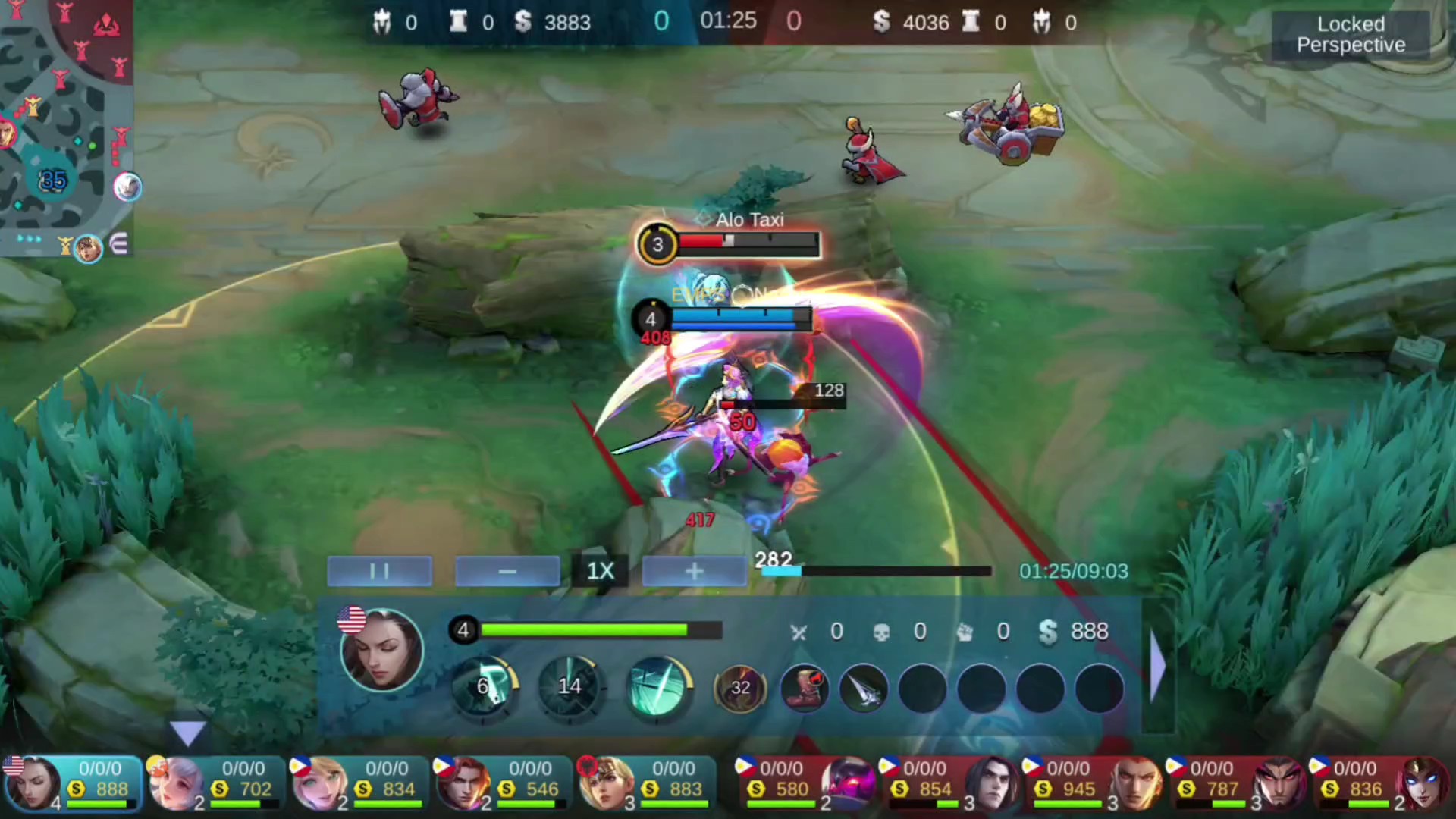Decrease replay speed with the minus button

(x=507, y=571)
